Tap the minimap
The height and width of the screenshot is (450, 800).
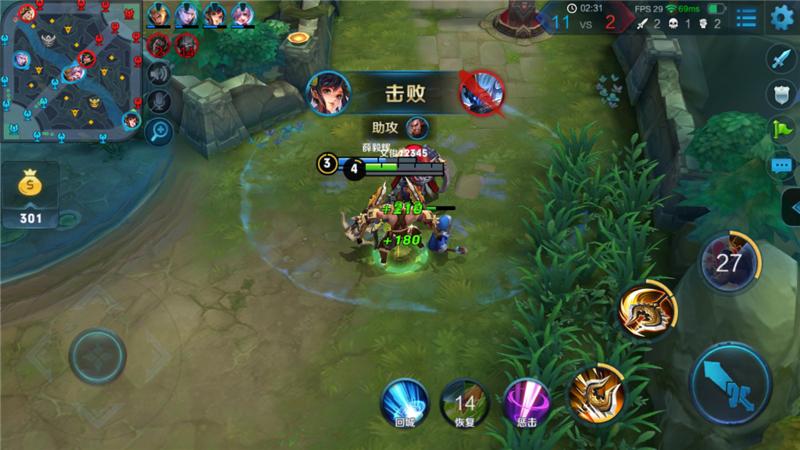tap(72, 70)
